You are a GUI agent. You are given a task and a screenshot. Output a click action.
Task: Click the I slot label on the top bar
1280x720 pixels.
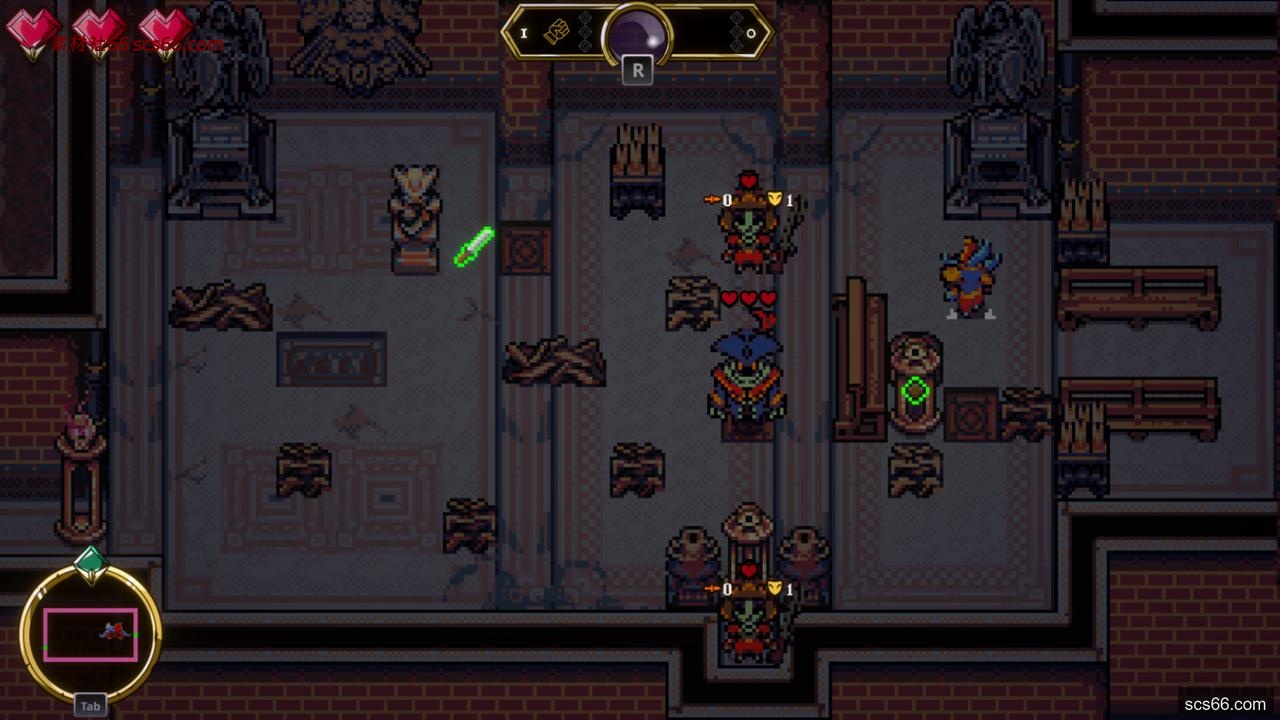(524, 33)
